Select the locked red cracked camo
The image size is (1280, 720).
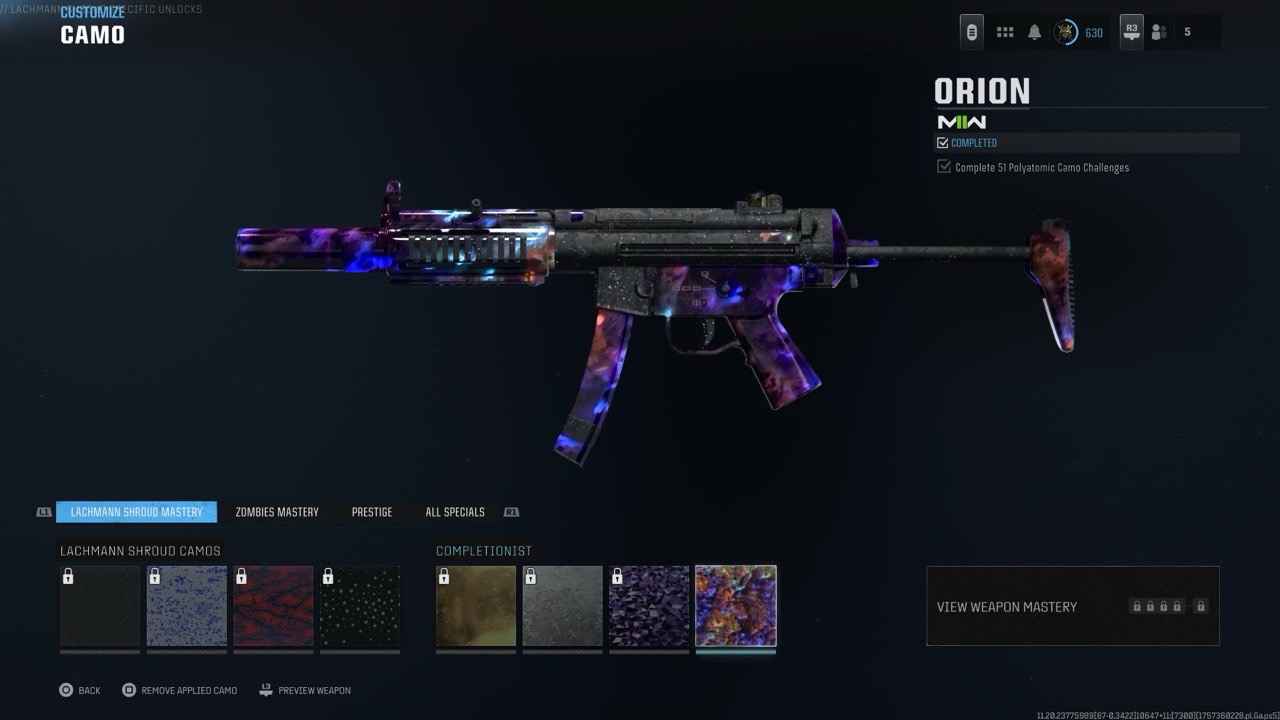click(x=273, y=606)
